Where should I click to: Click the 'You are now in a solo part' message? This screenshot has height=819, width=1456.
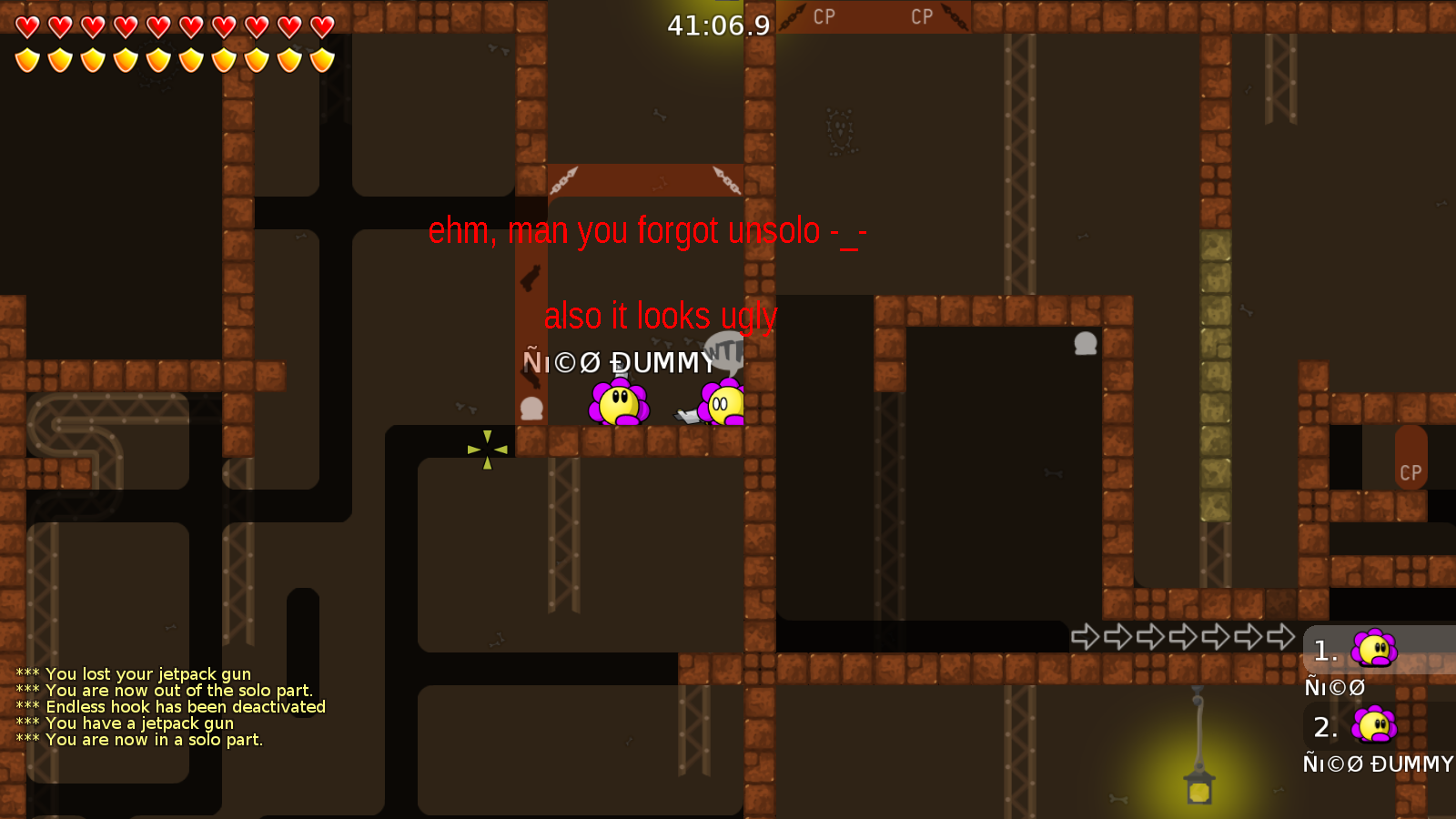139,740
